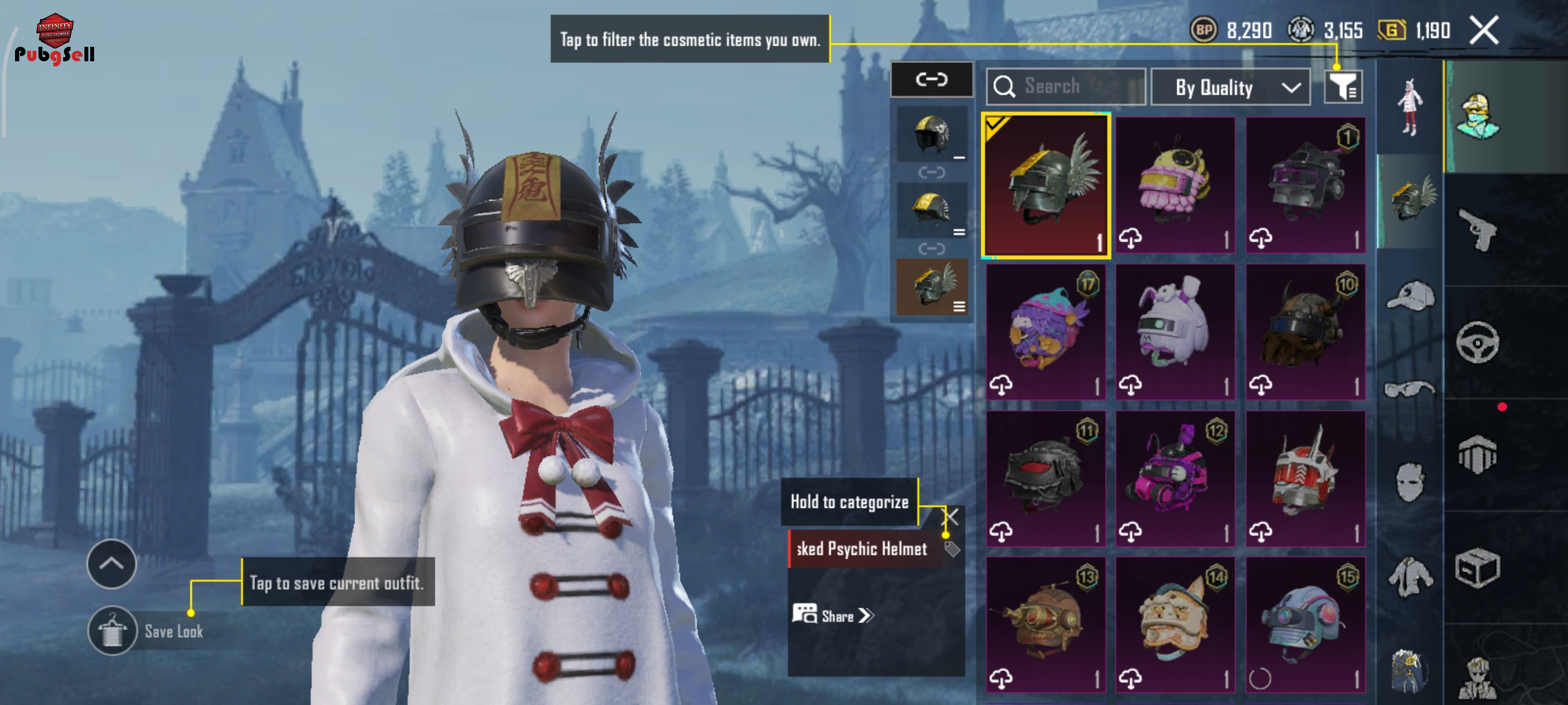The height and width of the screenshot is (705, 1568).
Task: Open the face mask category
Action: click(1410, 482)
